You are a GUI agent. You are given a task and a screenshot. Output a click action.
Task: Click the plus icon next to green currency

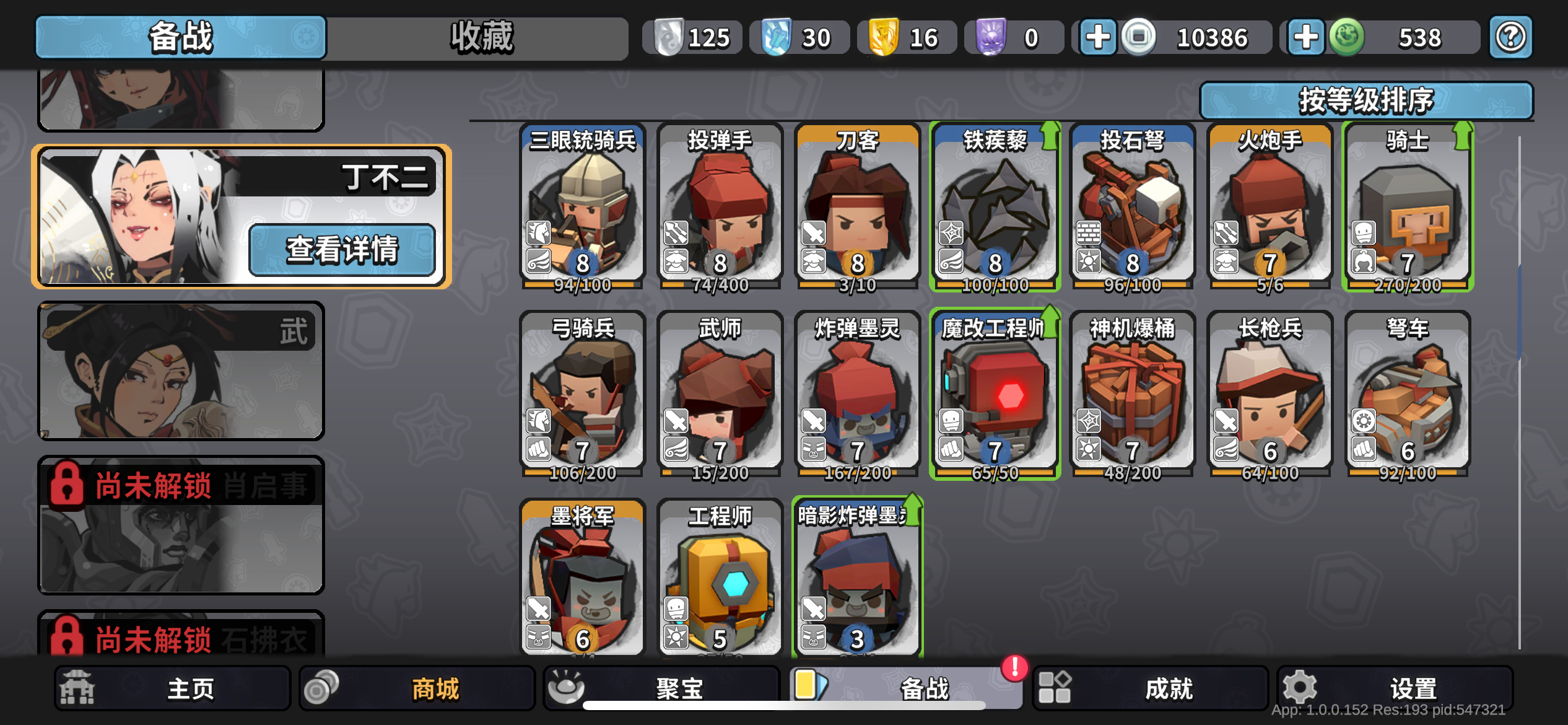[1305, 37]
